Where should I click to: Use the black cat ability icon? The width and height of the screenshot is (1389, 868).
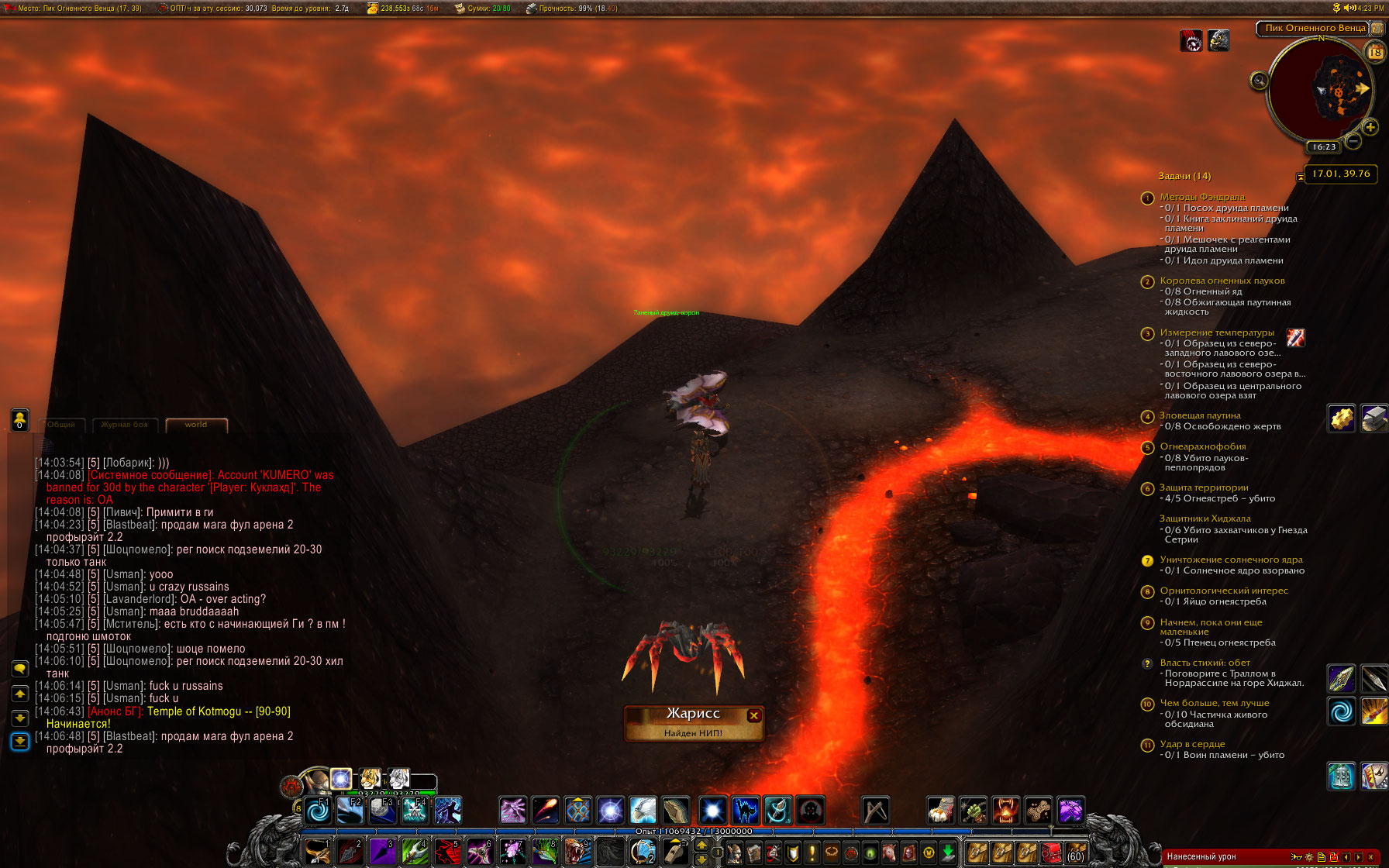point(745,811)
